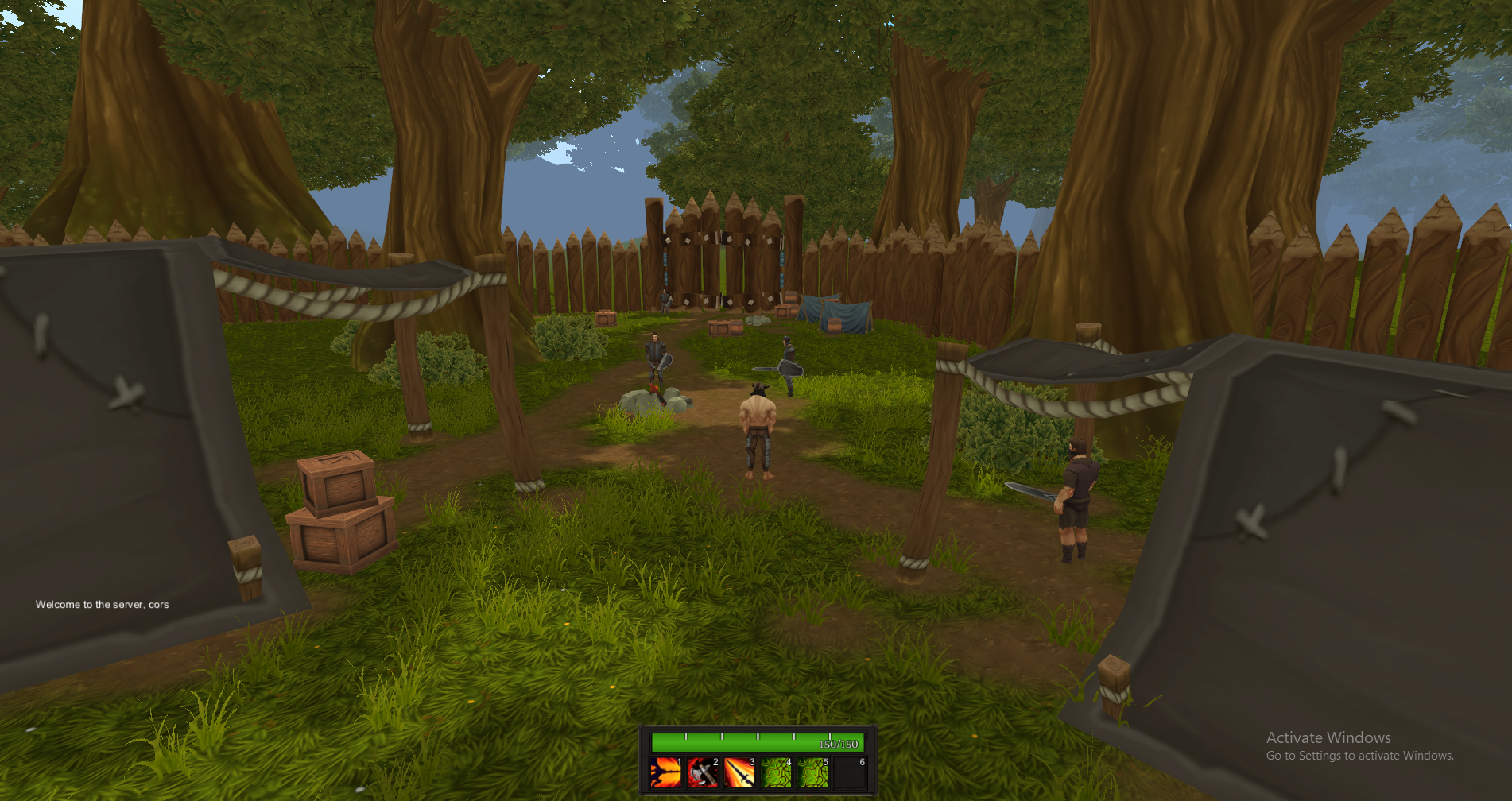Image resolution: width=1512 pixels, height=801 pixels.
Task: Activate the fiery charge ability in slot 1
Action: 665,772
